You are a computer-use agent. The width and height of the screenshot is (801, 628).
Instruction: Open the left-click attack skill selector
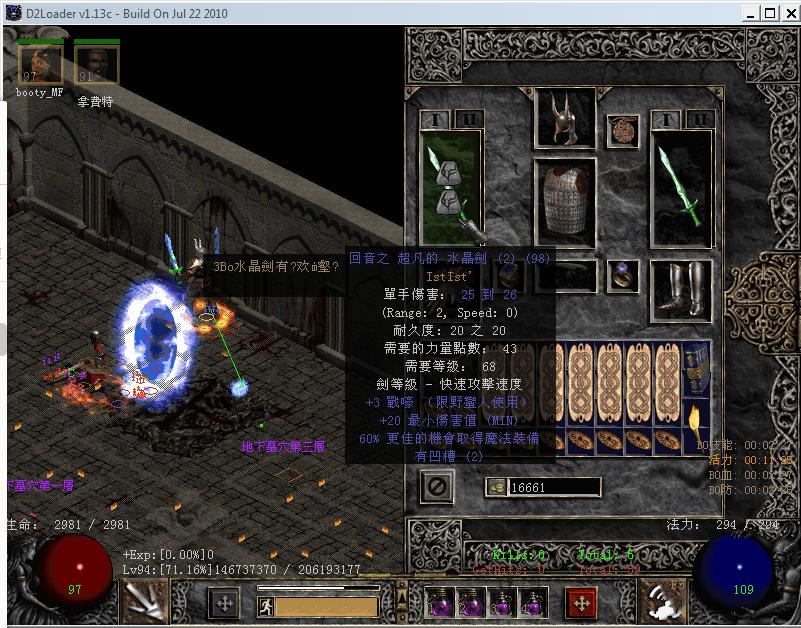(x=141, y=600)
